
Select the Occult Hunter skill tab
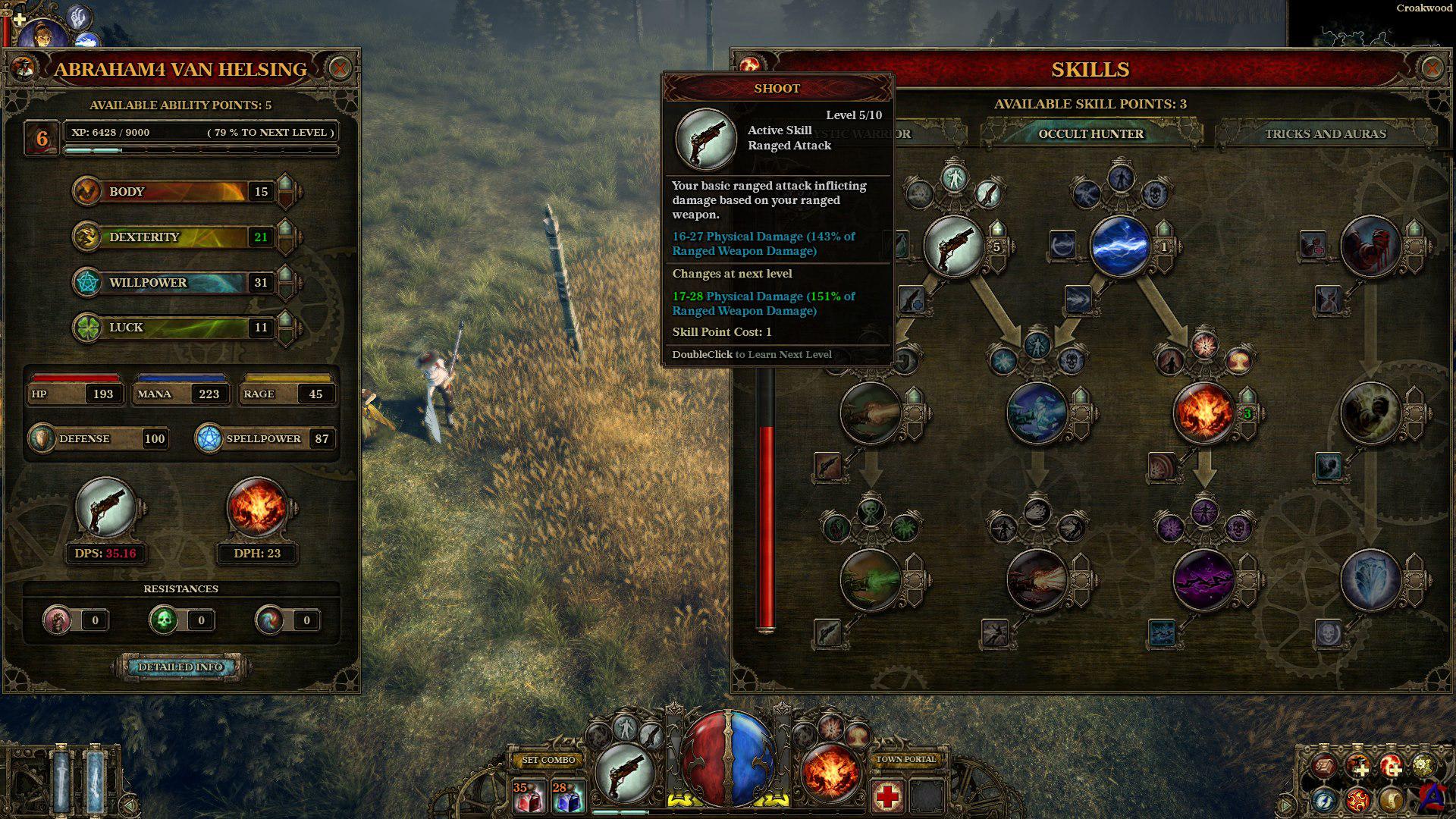(1090, 134)
